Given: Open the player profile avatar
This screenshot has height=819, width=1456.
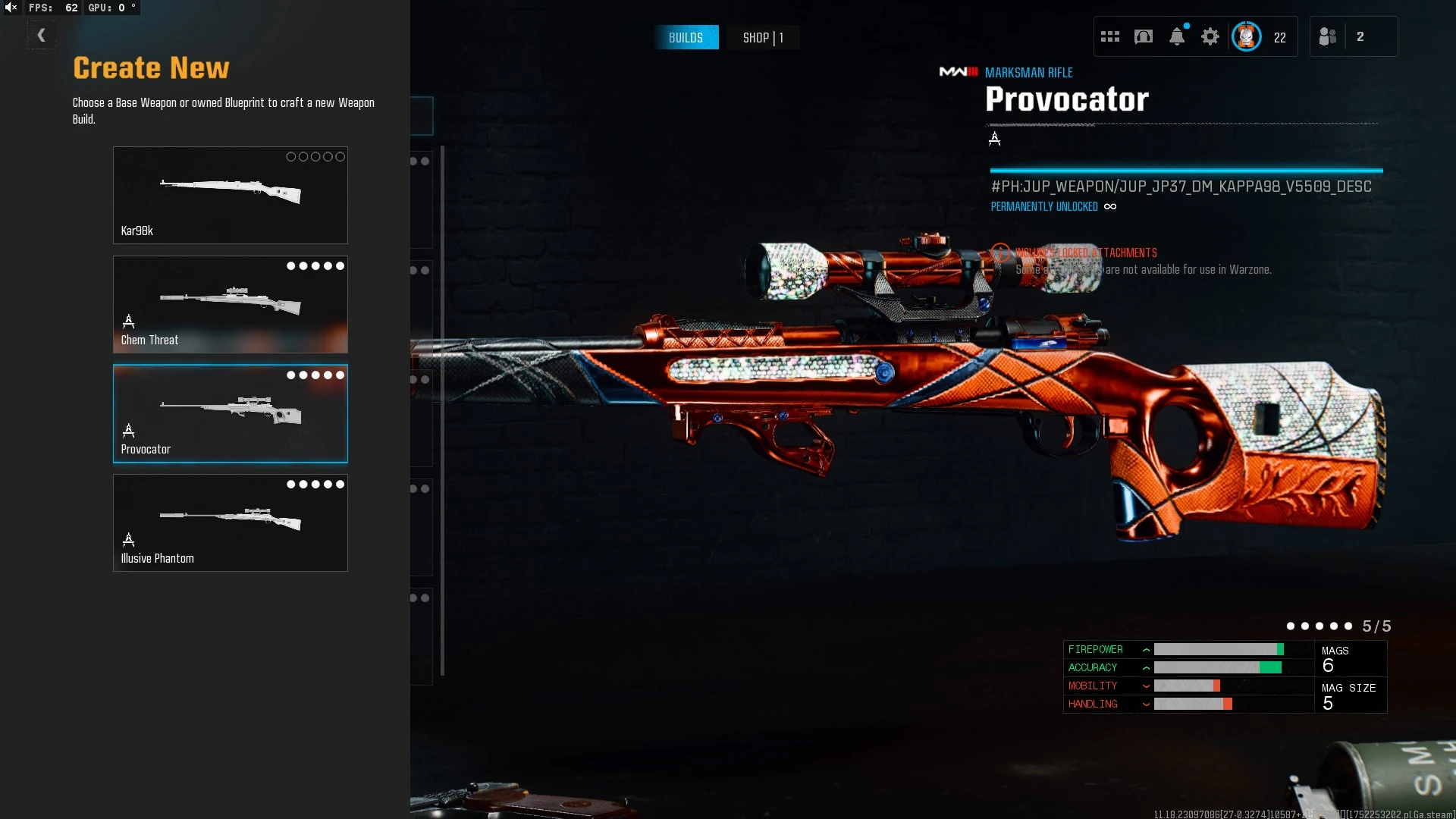Looking at the screenshot, I should click(1246, 36).
